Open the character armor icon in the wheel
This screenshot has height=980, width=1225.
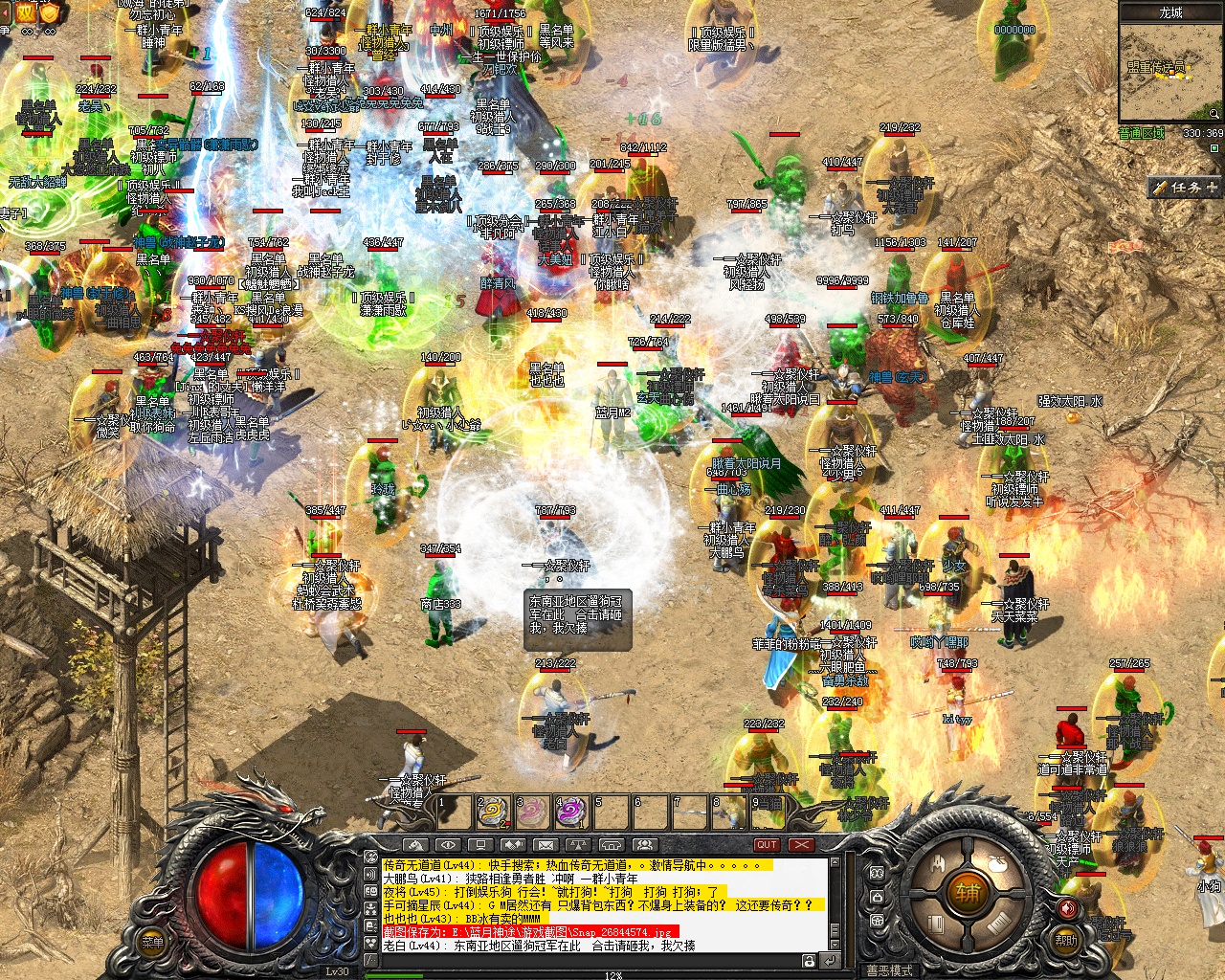pos(939,864)
